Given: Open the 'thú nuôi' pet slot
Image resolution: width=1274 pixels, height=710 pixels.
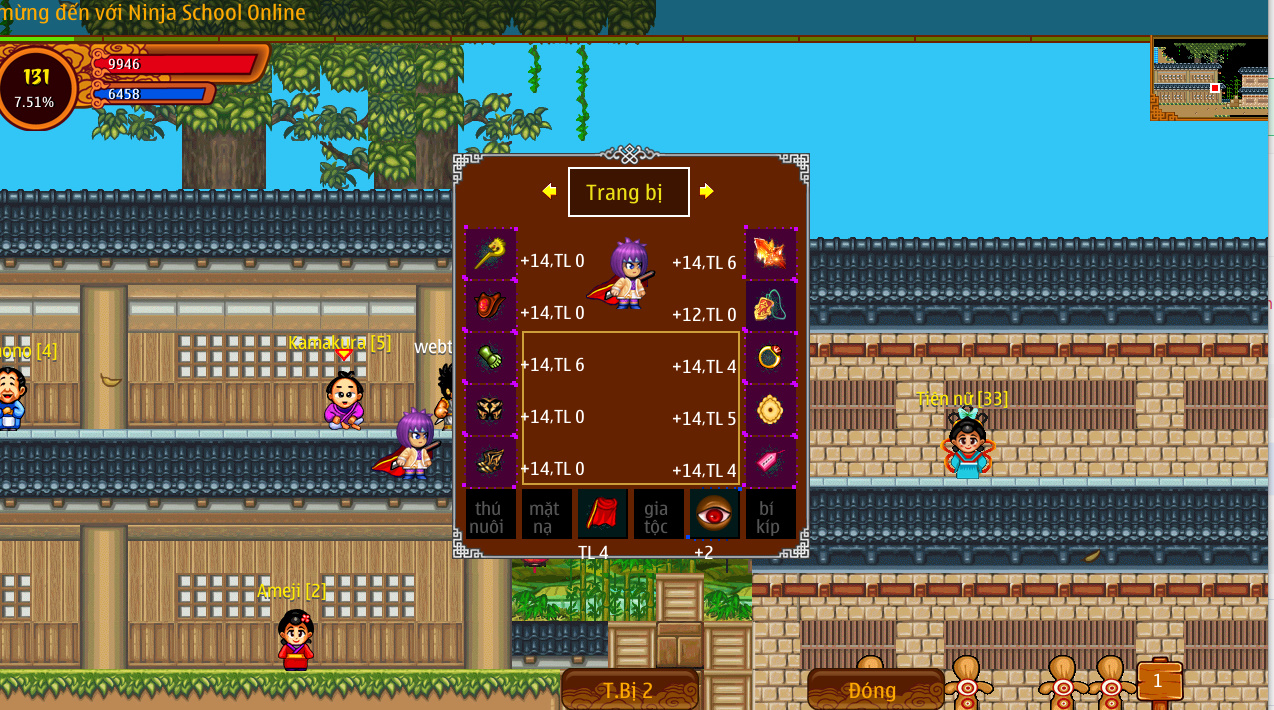Looking at the screenshot, I should coord(490,514).
